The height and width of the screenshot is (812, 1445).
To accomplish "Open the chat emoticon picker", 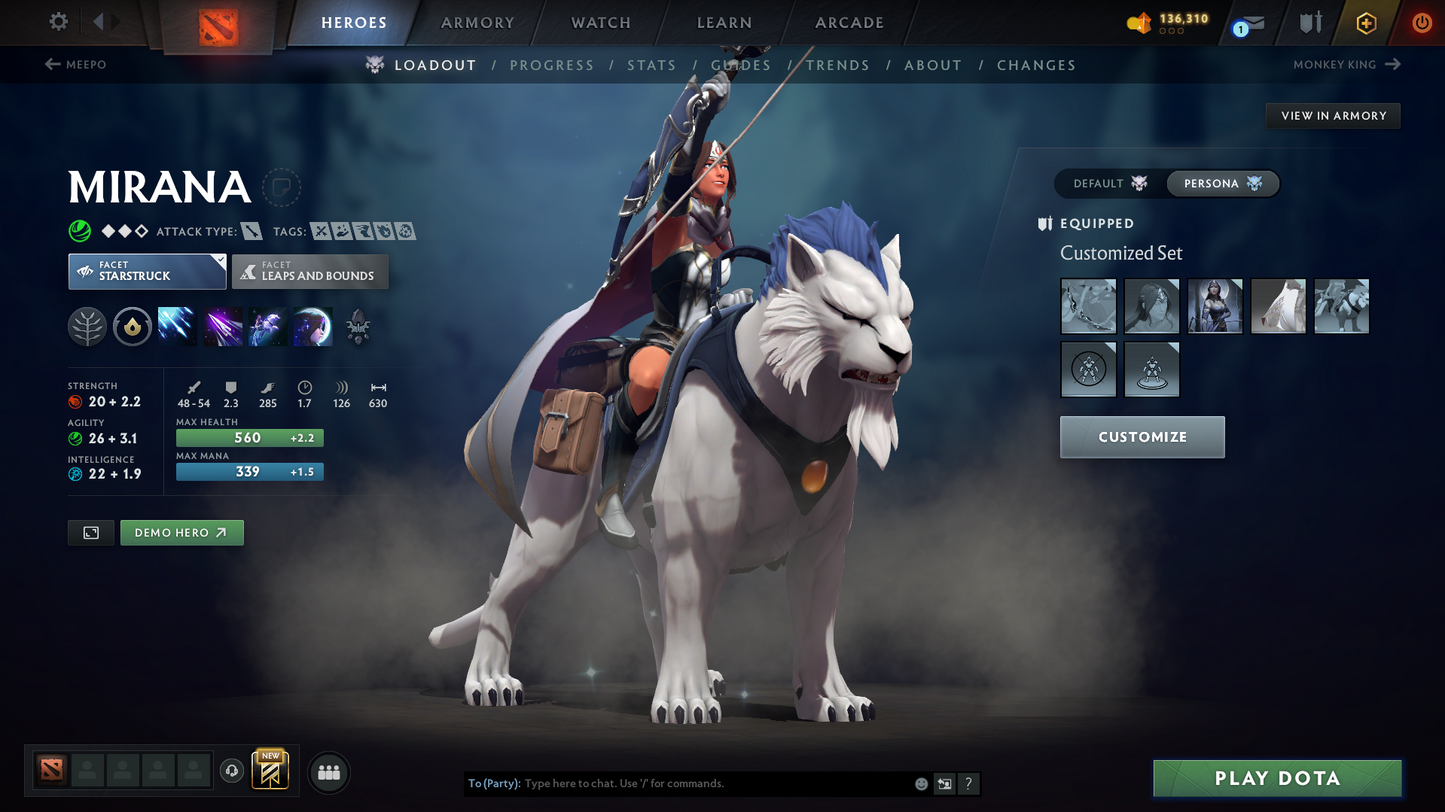I will 920,783.
